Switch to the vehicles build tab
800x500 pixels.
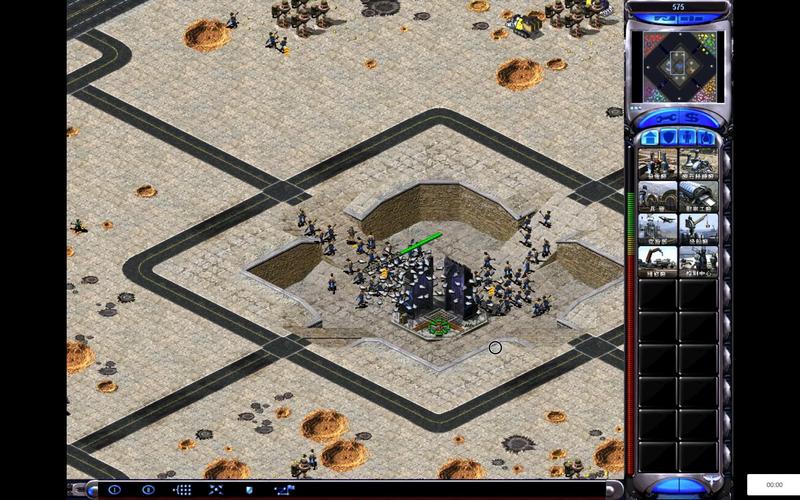(707, 137)
